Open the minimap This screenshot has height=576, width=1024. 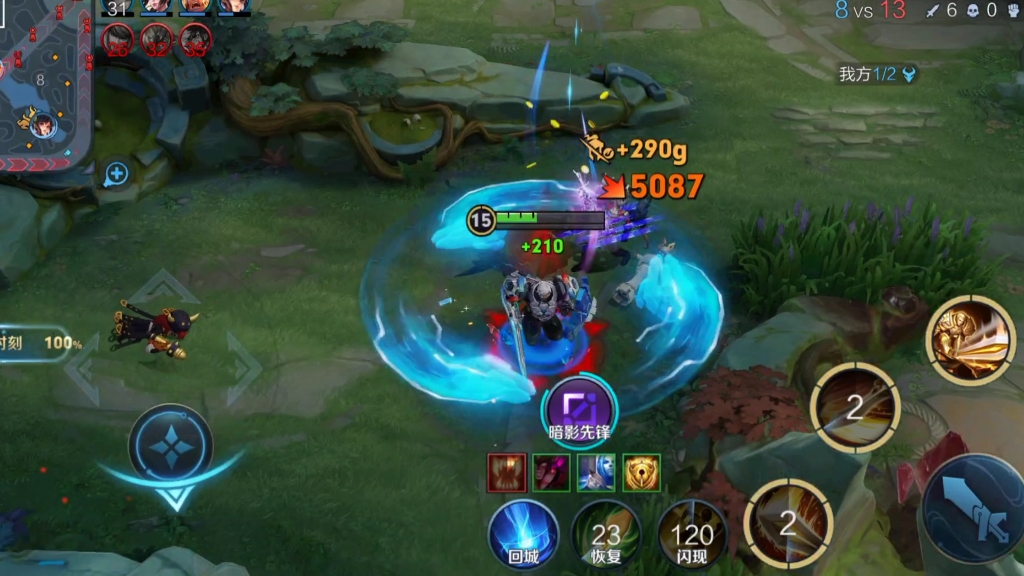(45, 82)
